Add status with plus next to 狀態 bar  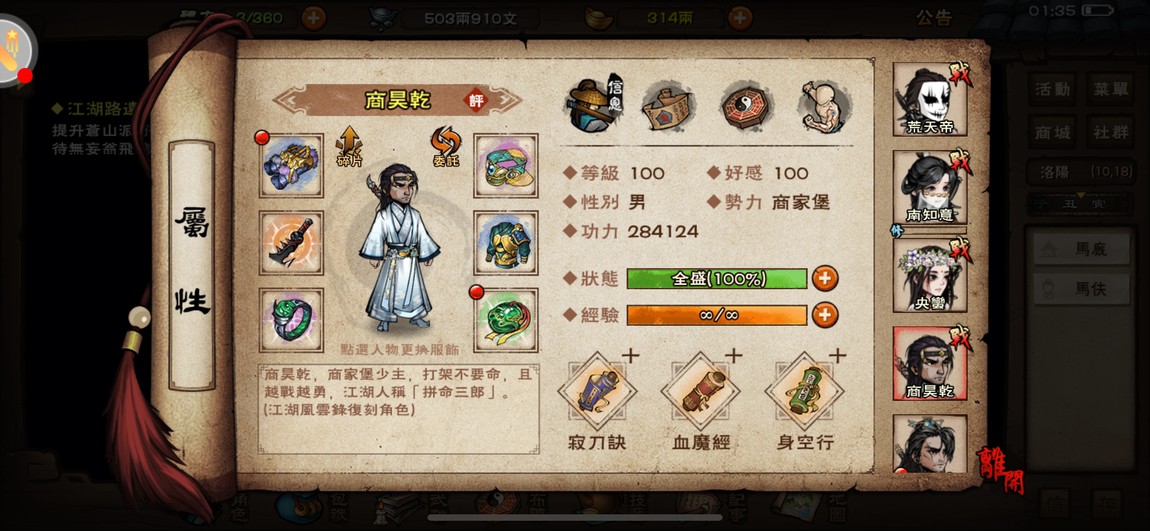[x=825, y=279]
